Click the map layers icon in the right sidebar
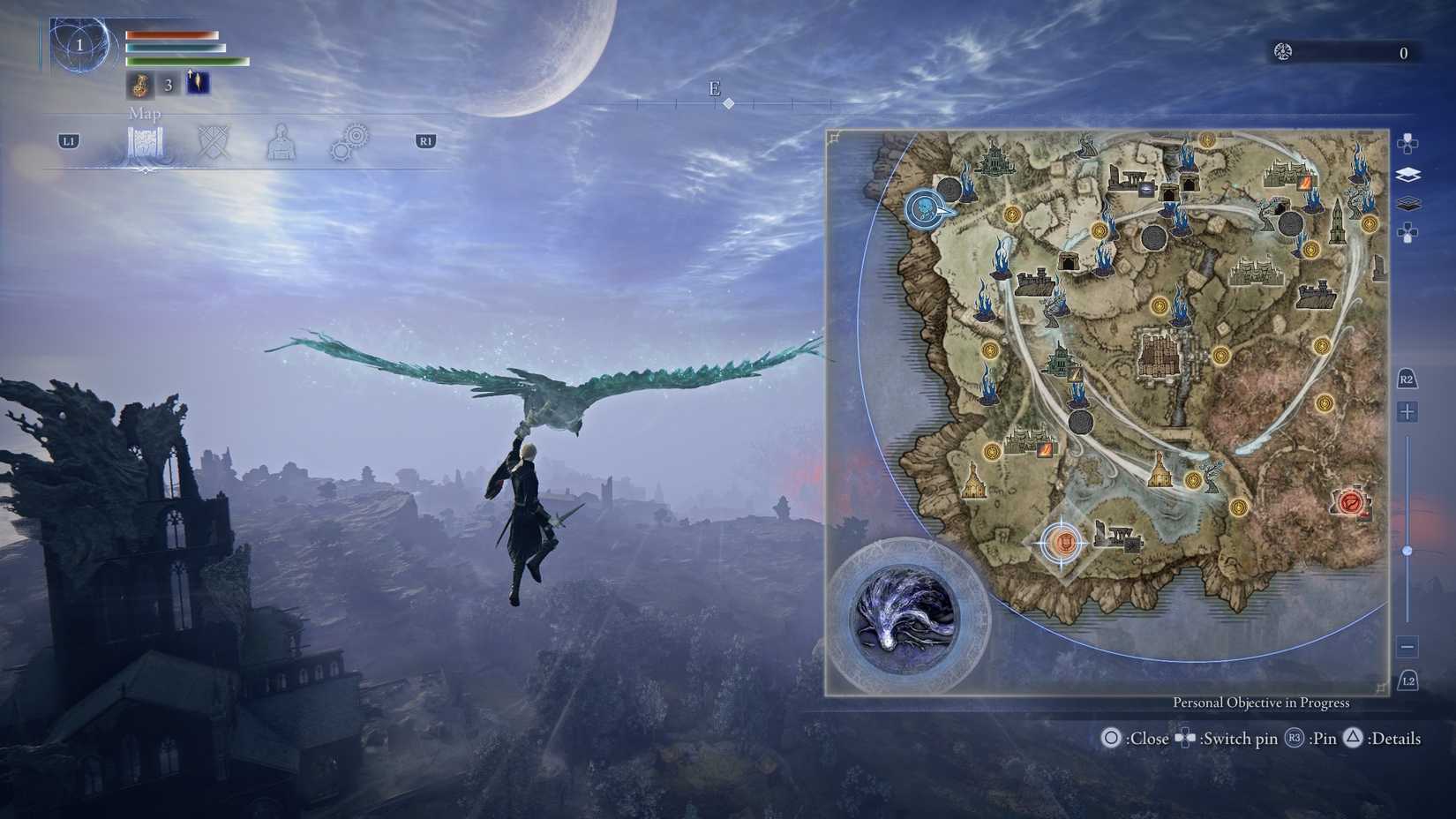Screen dimensions: 1456x819 click(1407, 176)
